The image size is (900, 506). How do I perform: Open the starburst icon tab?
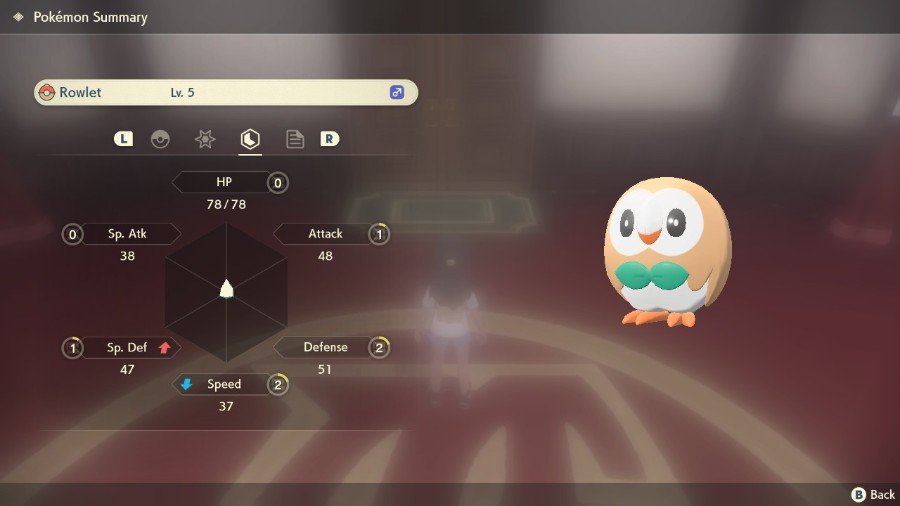205,140
